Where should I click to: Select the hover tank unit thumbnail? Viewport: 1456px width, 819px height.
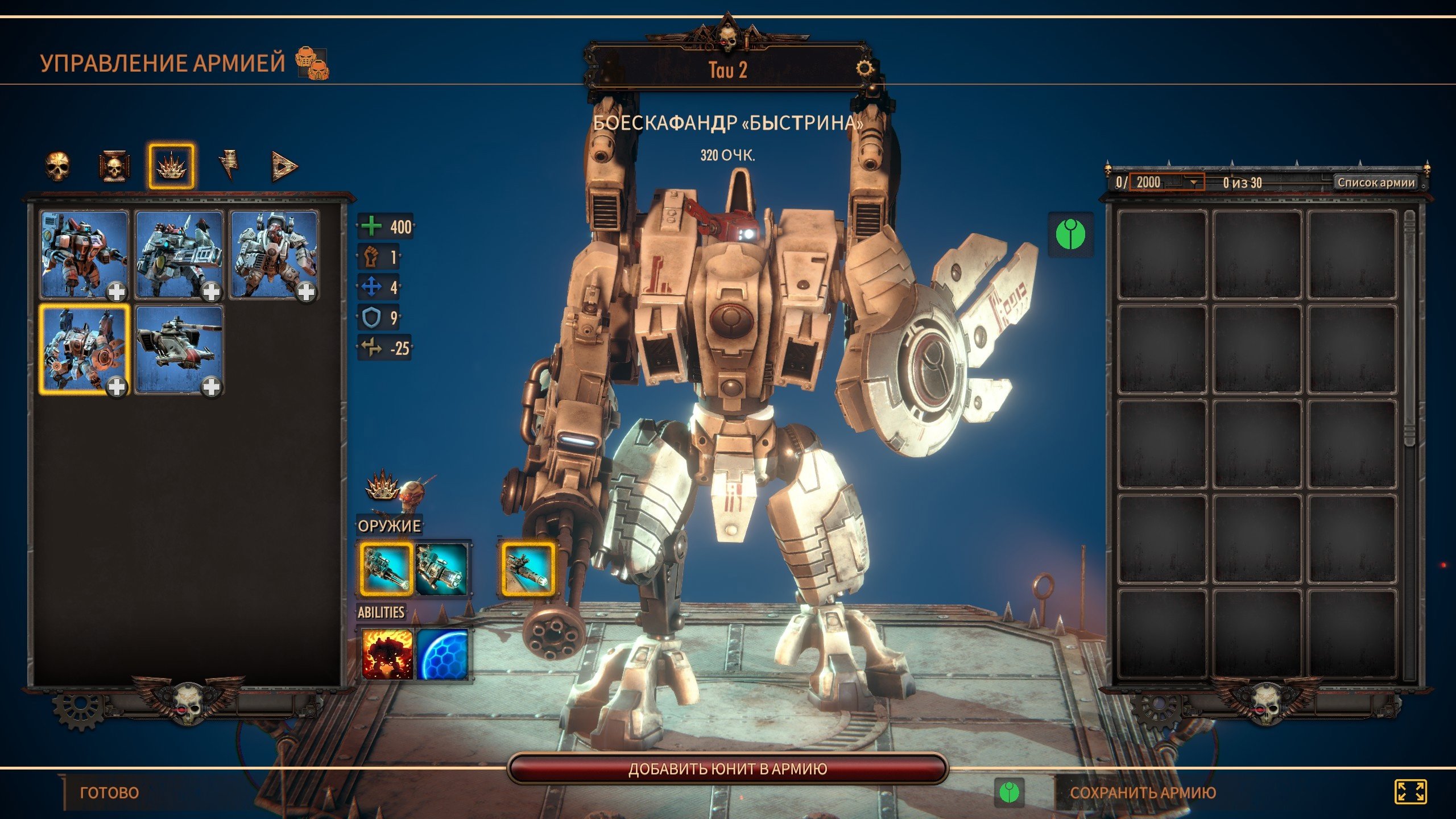pos(179,349)
